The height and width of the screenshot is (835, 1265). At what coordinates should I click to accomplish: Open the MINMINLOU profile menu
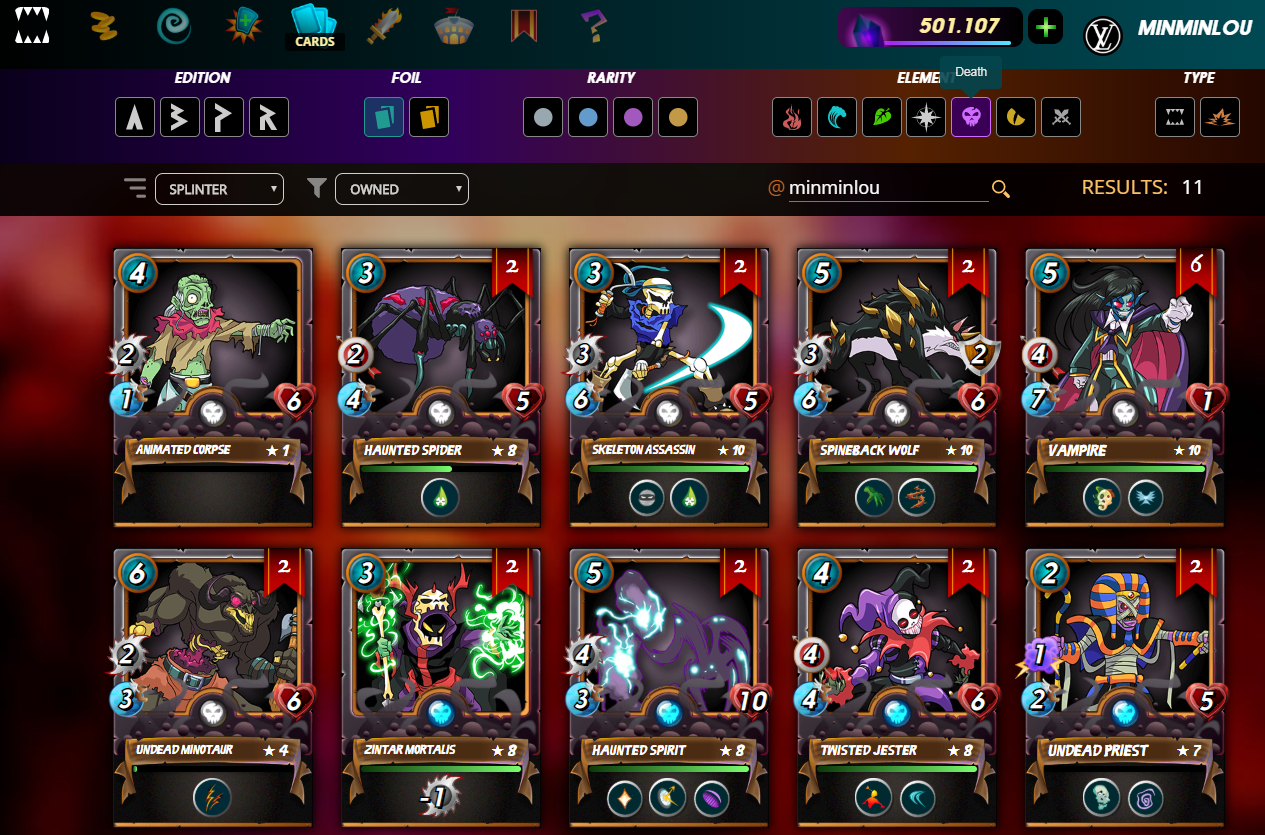click(x=1194, y=29)
